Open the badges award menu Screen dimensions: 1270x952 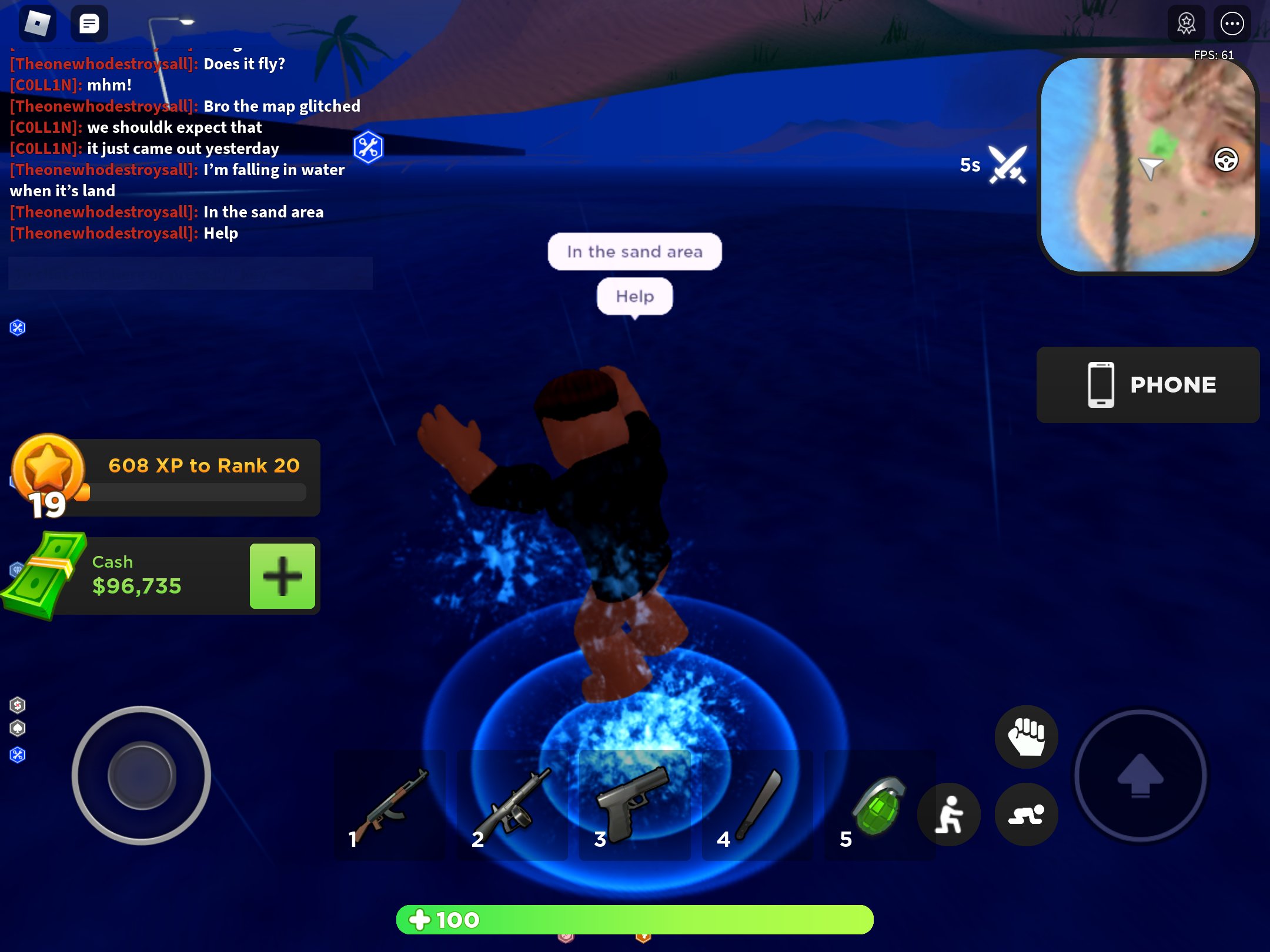coord(1187,24)
